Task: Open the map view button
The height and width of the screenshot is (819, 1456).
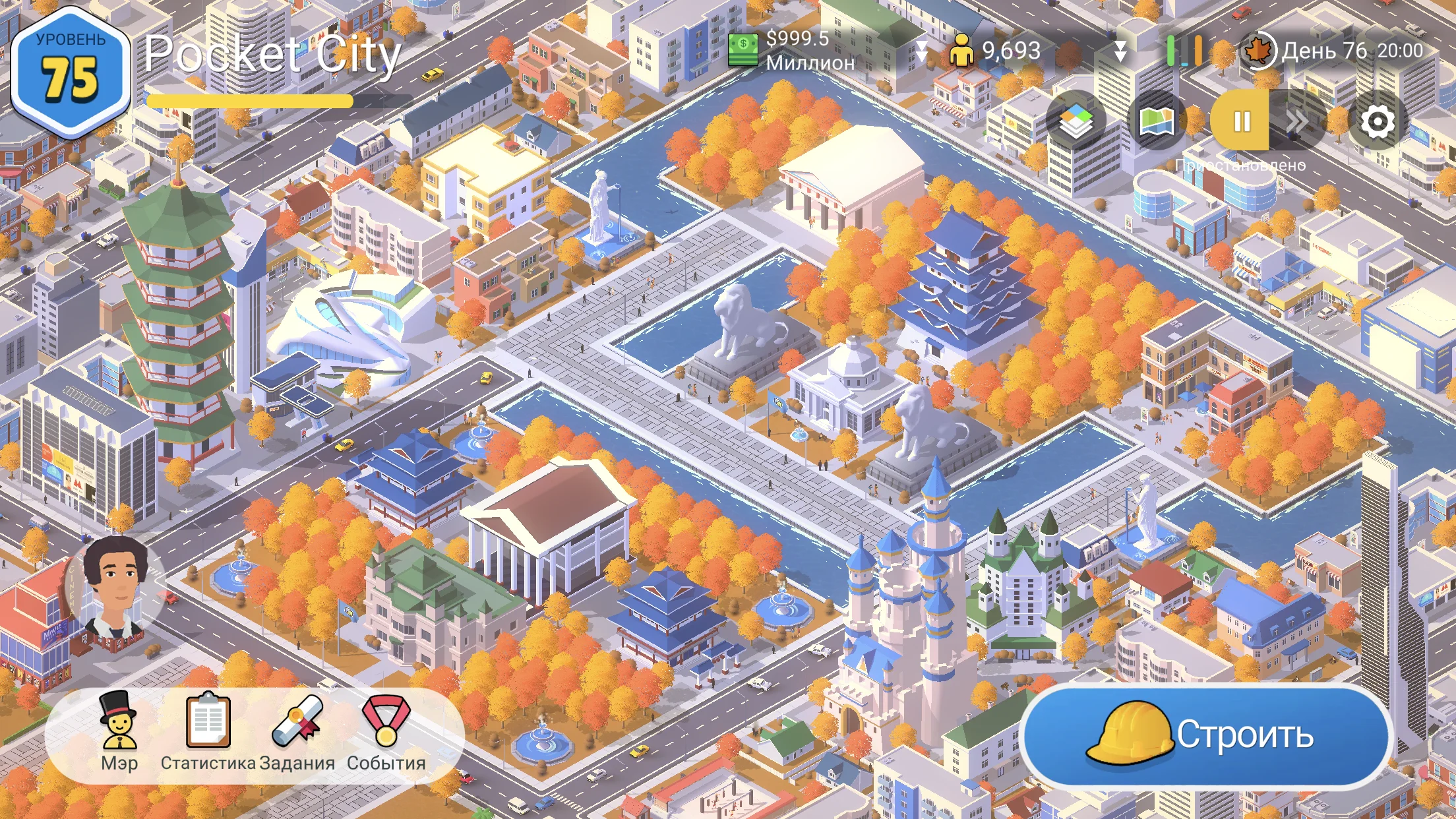Action: 1157,121
